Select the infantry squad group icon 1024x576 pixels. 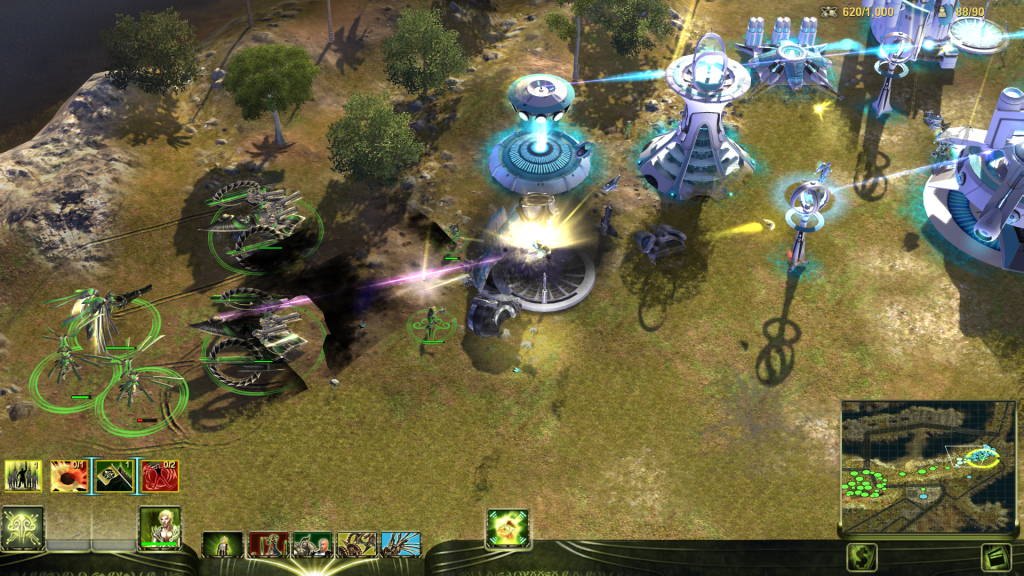pyautogui.click(x=23, y=476)
